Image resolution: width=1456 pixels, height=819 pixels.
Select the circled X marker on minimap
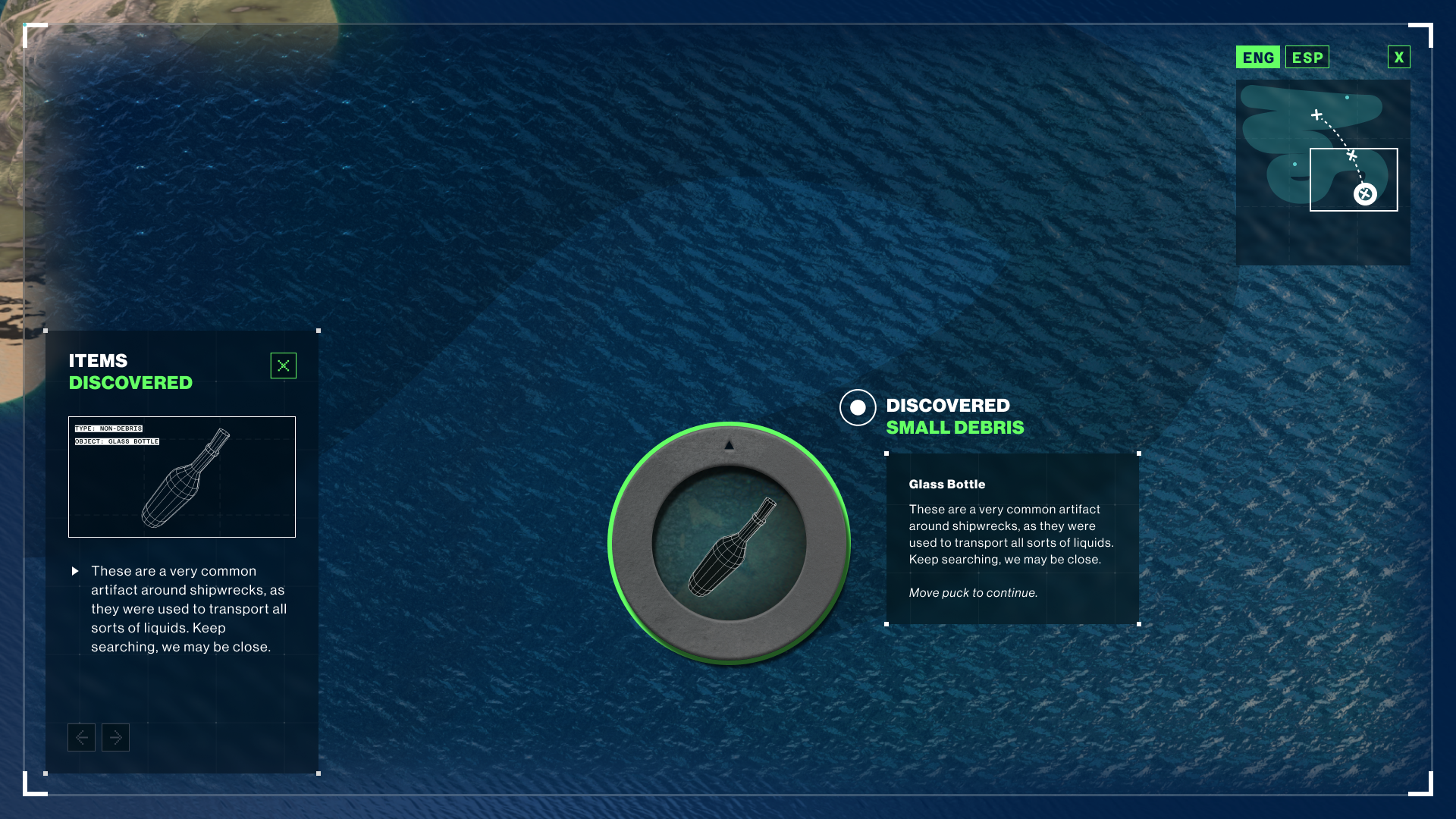1365,194
